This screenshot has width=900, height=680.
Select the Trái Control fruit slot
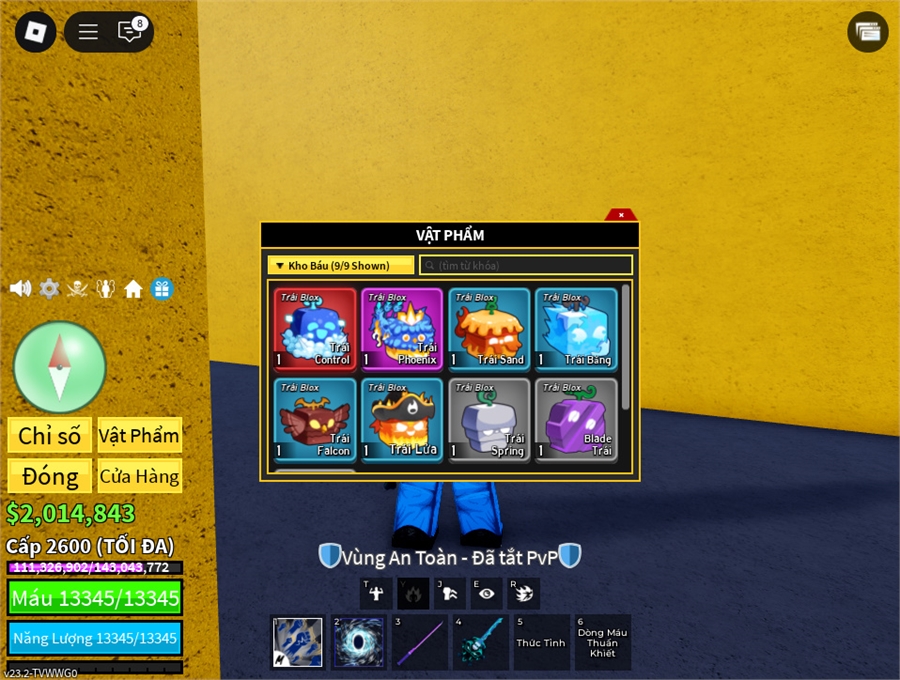pos(315,329)
